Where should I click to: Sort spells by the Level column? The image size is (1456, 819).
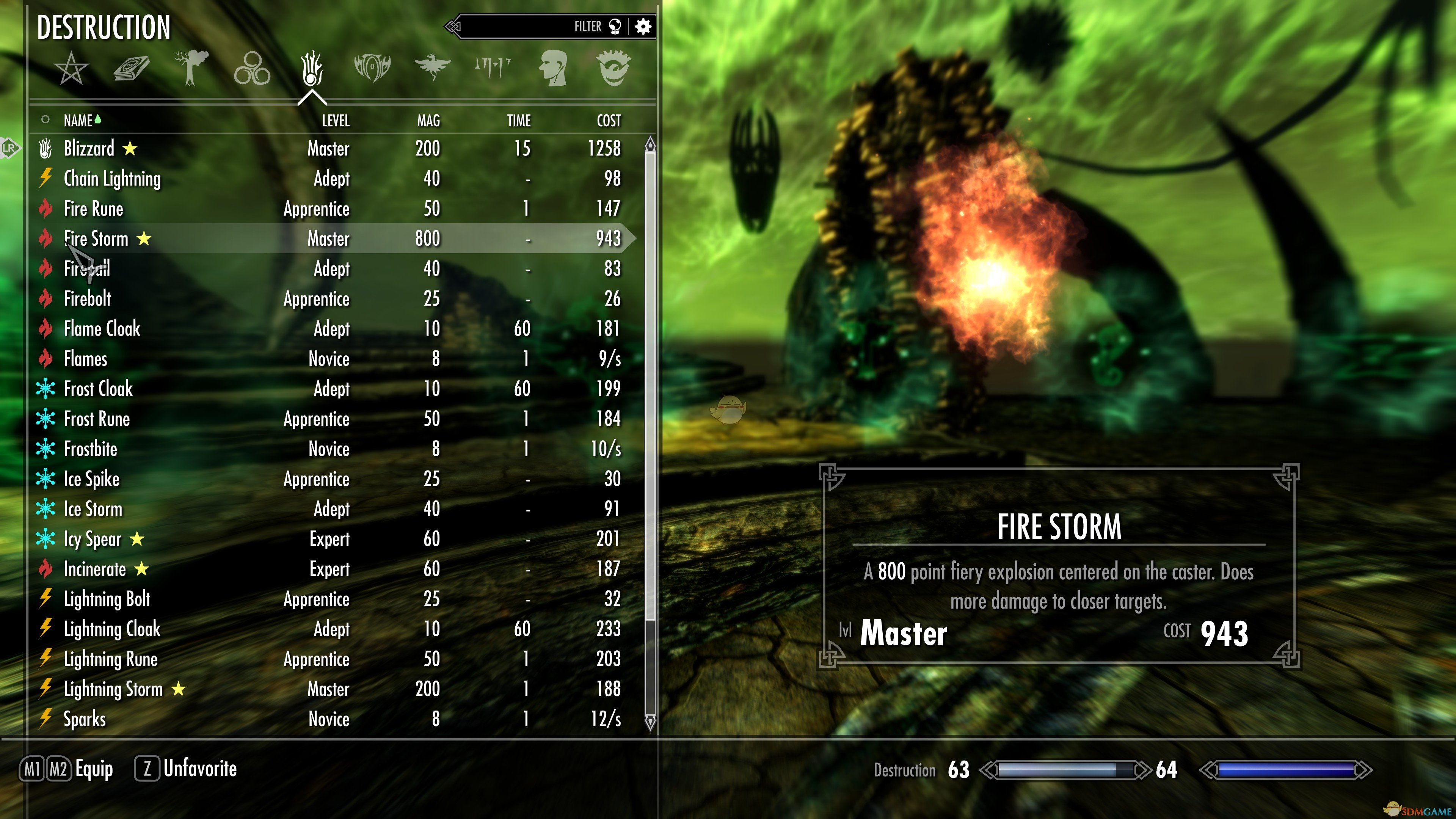[336, 121]
